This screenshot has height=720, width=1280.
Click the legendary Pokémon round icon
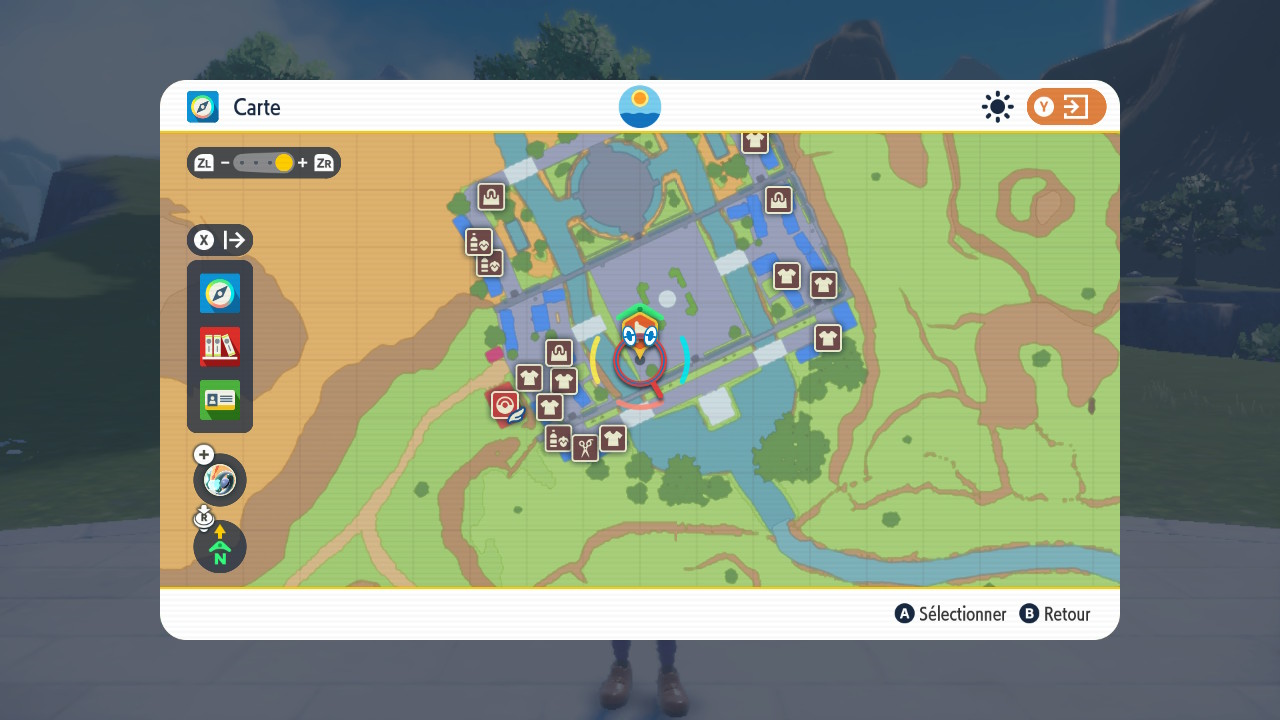click(220, 480)
